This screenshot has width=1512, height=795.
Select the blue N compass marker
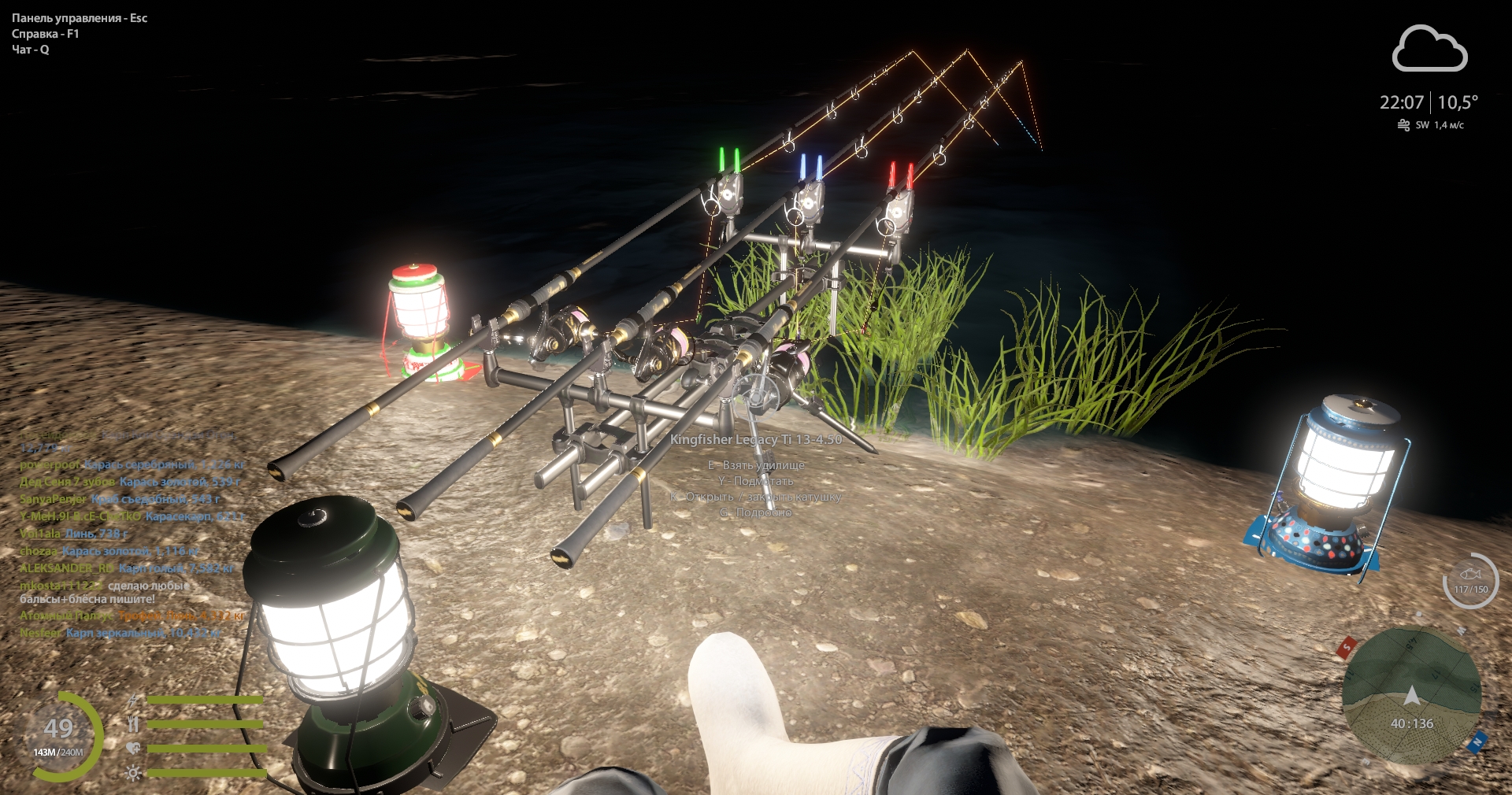pos(1477,741)
